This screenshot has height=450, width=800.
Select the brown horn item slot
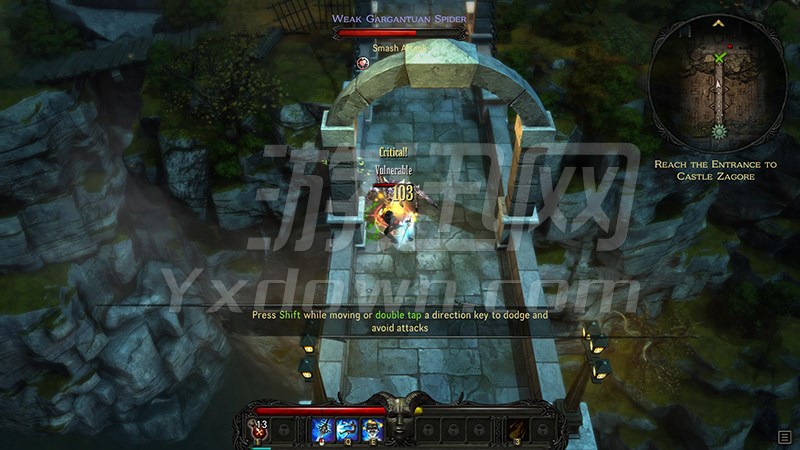(518, 430)
